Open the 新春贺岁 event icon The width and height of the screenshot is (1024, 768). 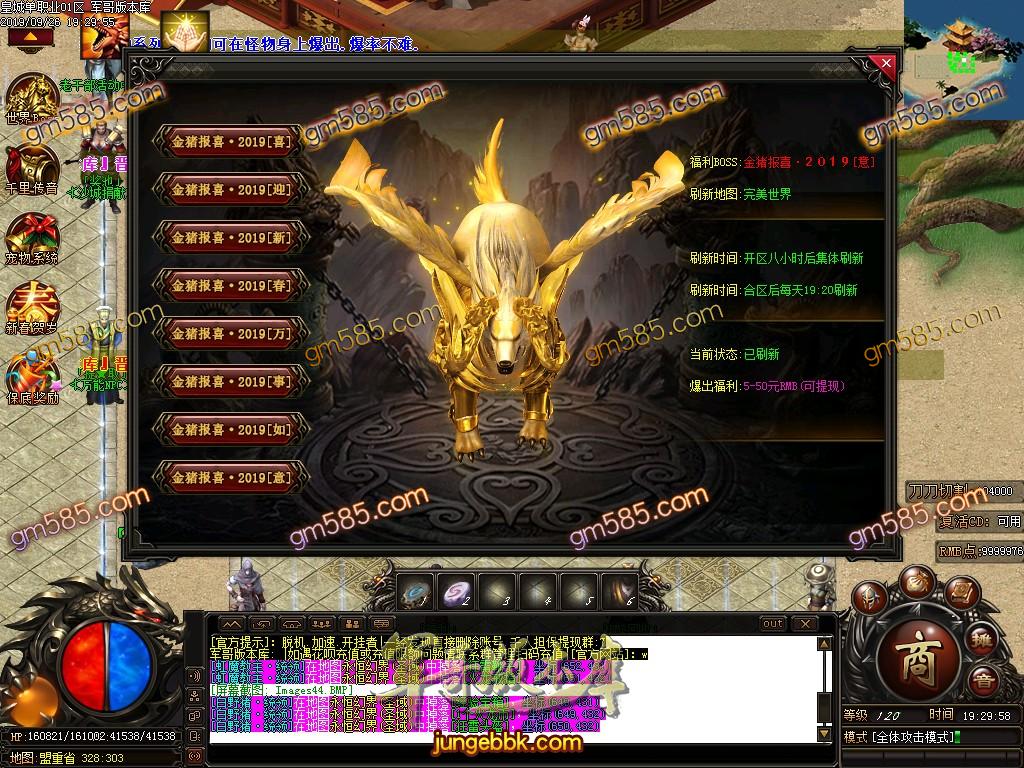(x=30, y=306)
